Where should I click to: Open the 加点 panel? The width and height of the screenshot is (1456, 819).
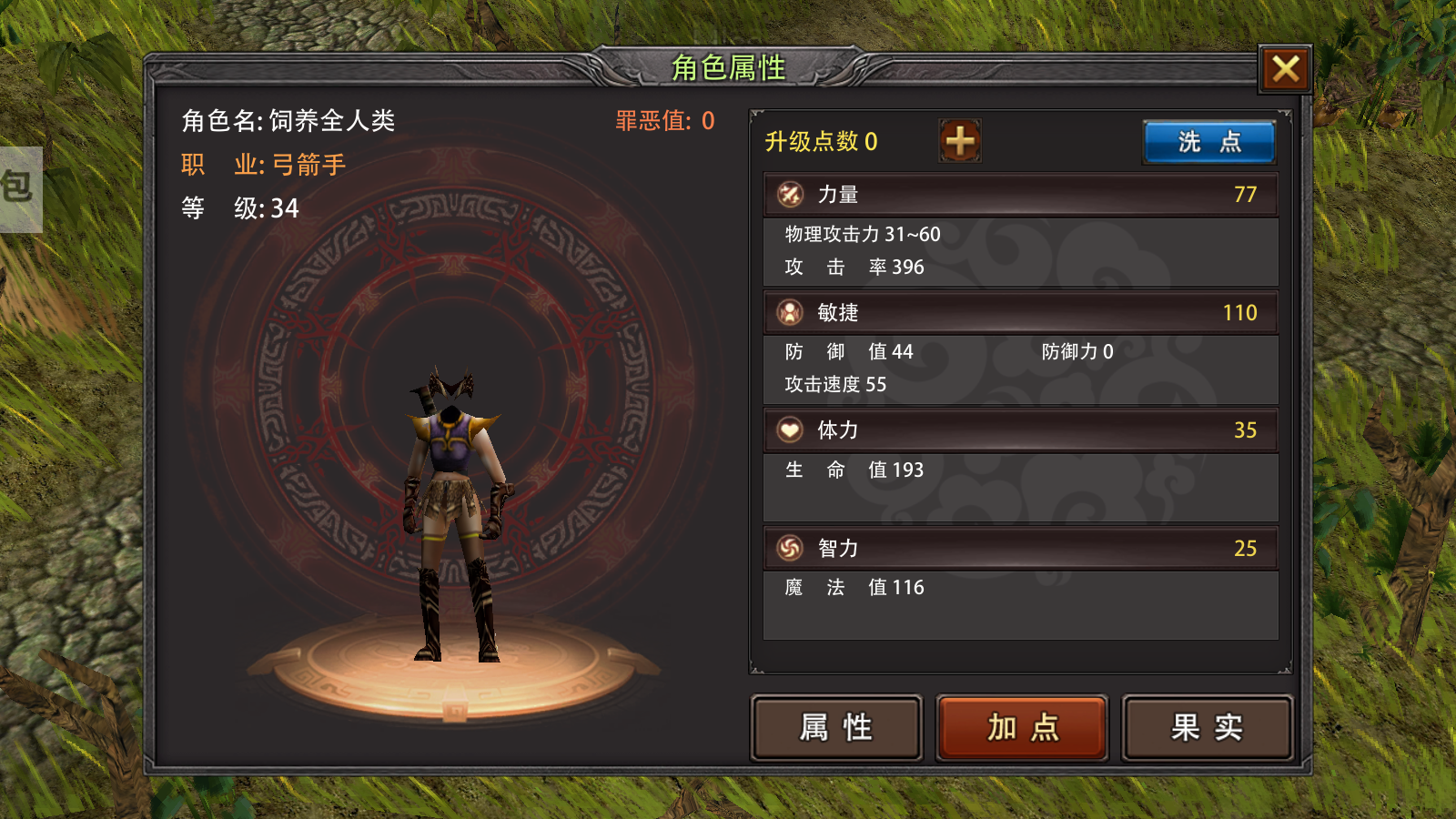pos(1022,728)
